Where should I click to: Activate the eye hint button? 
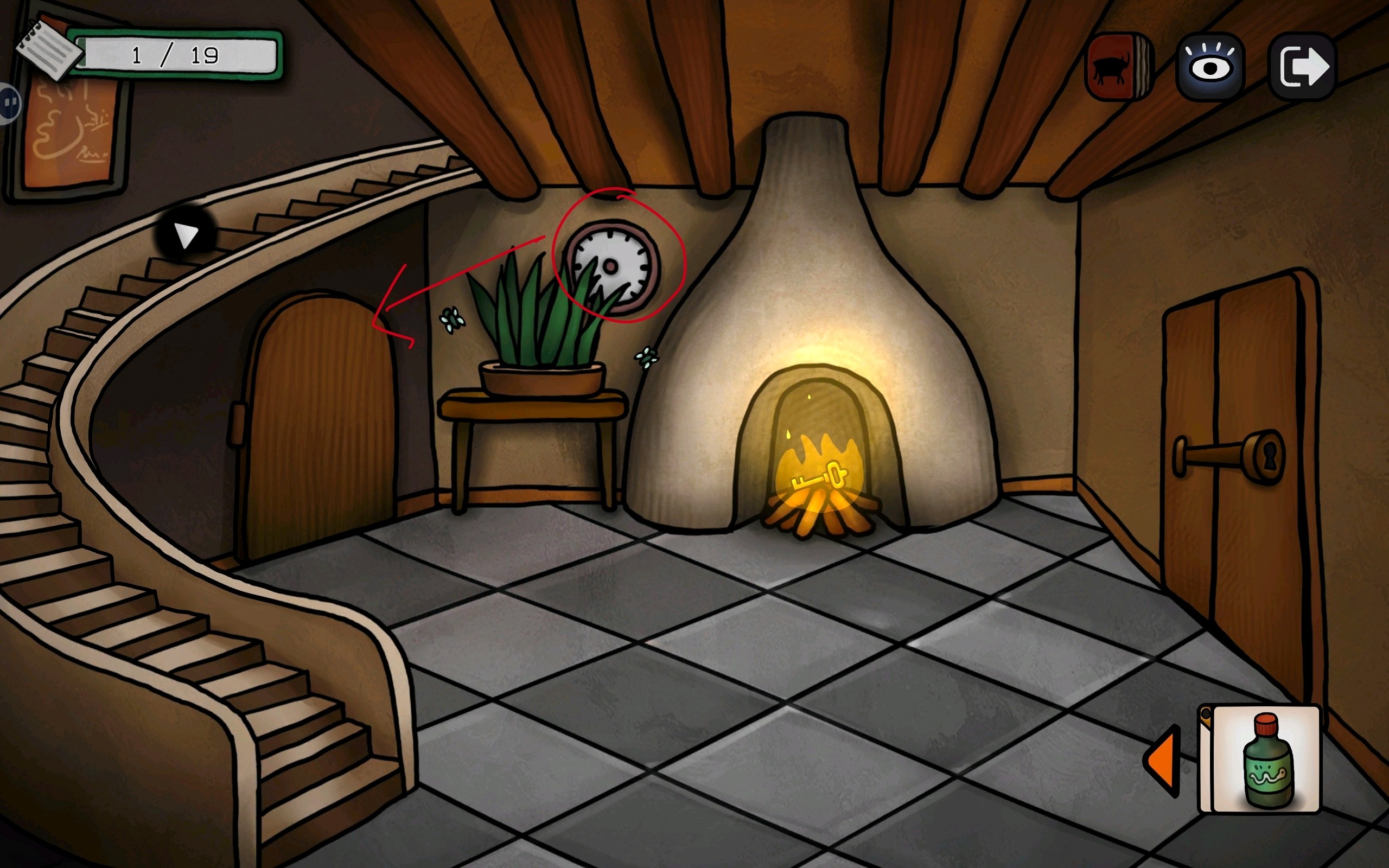[x=1210, y=68]
